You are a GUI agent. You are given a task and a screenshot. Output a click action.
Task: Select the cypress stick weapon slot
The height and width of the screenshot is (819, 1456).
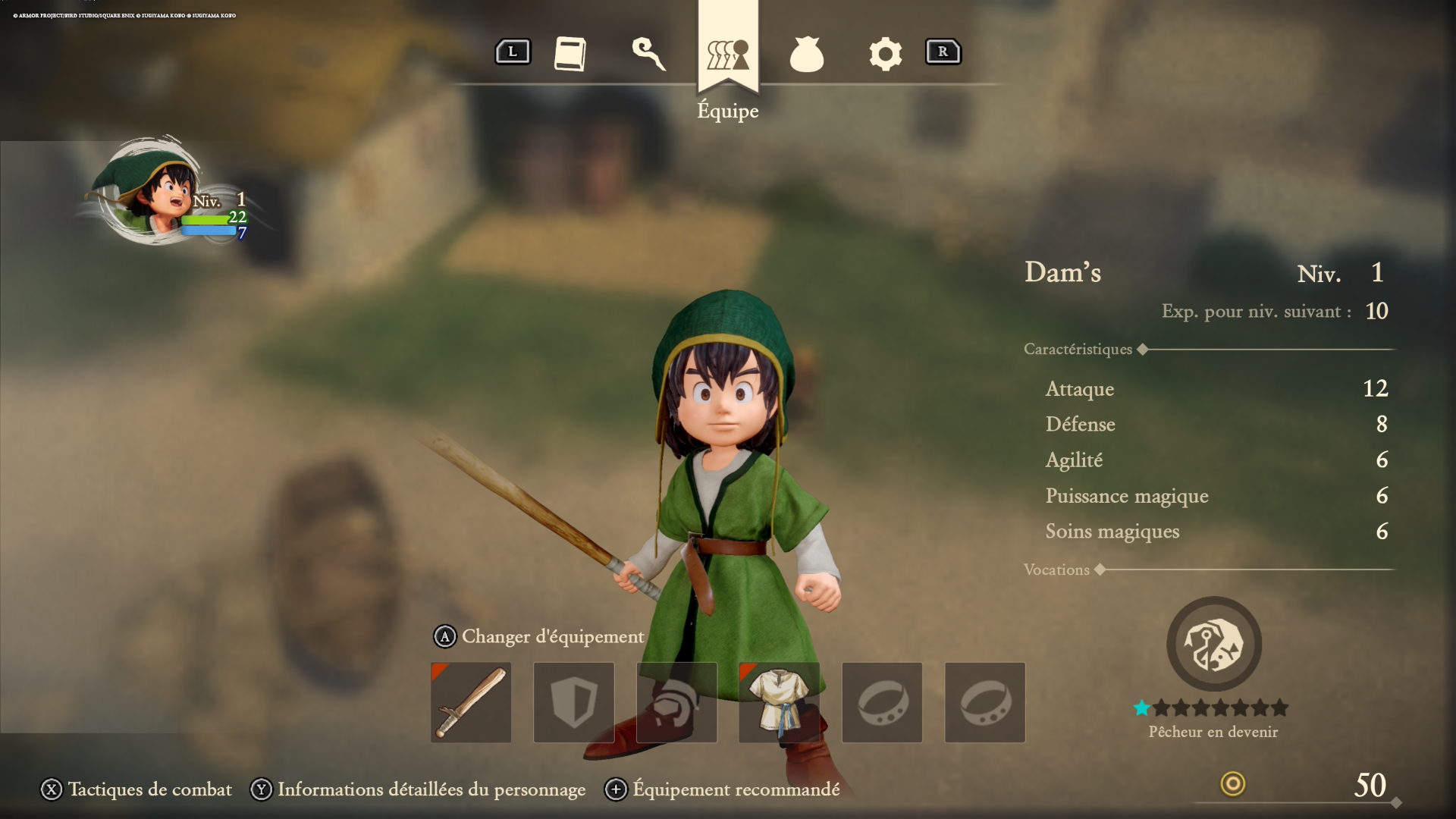tap(470, 701)
